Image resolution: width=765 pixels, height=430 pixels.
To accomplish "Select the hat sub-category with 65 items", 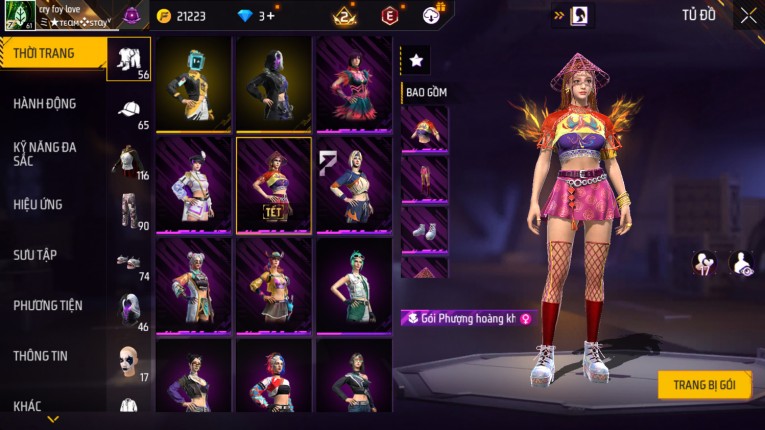I will [129, 110].
